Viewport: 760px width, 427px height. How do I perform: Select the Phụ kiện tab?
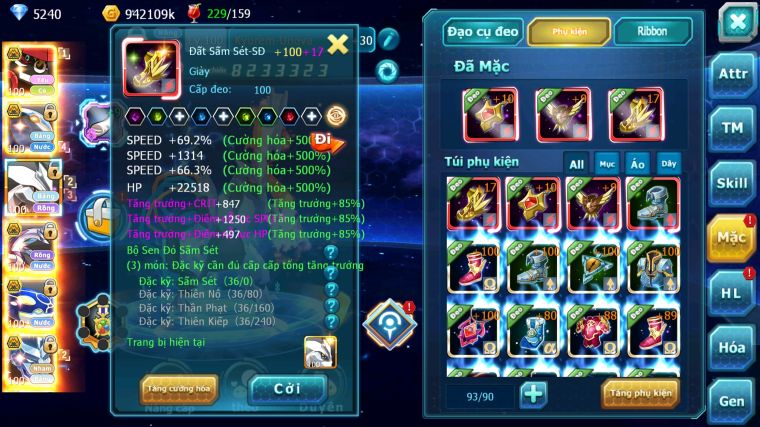(x=568, y=31)
